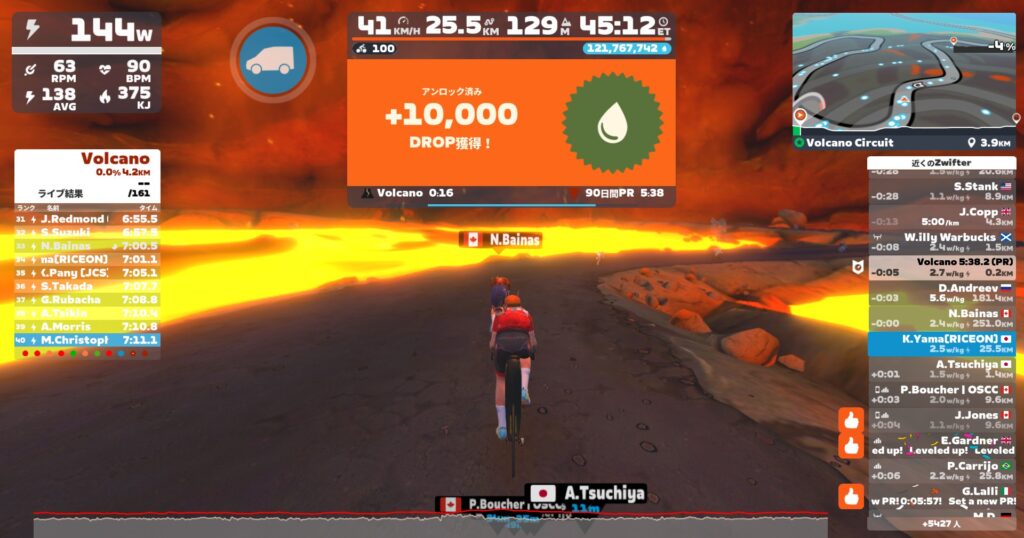Select P.Carrijo in the nearby riders list
The width and height of the screenshot is (1024, 538).
[x=940, y=471]
